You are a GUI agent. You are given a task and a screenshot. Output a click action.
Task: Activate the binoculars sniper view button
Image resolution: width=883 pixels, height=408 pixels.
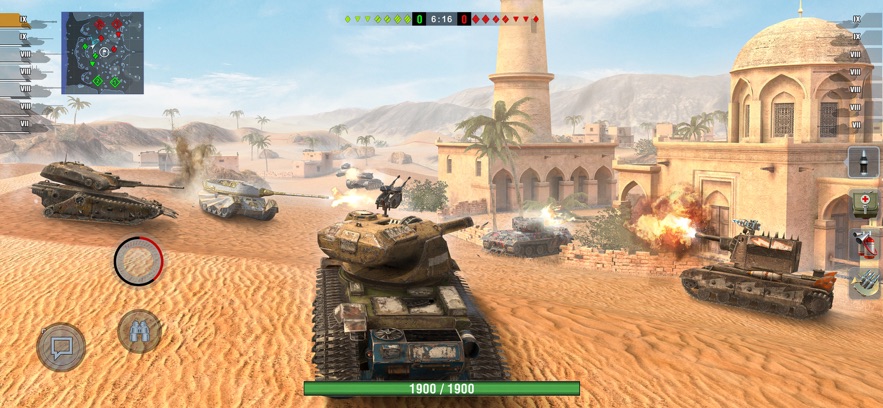tap(139, 331)
